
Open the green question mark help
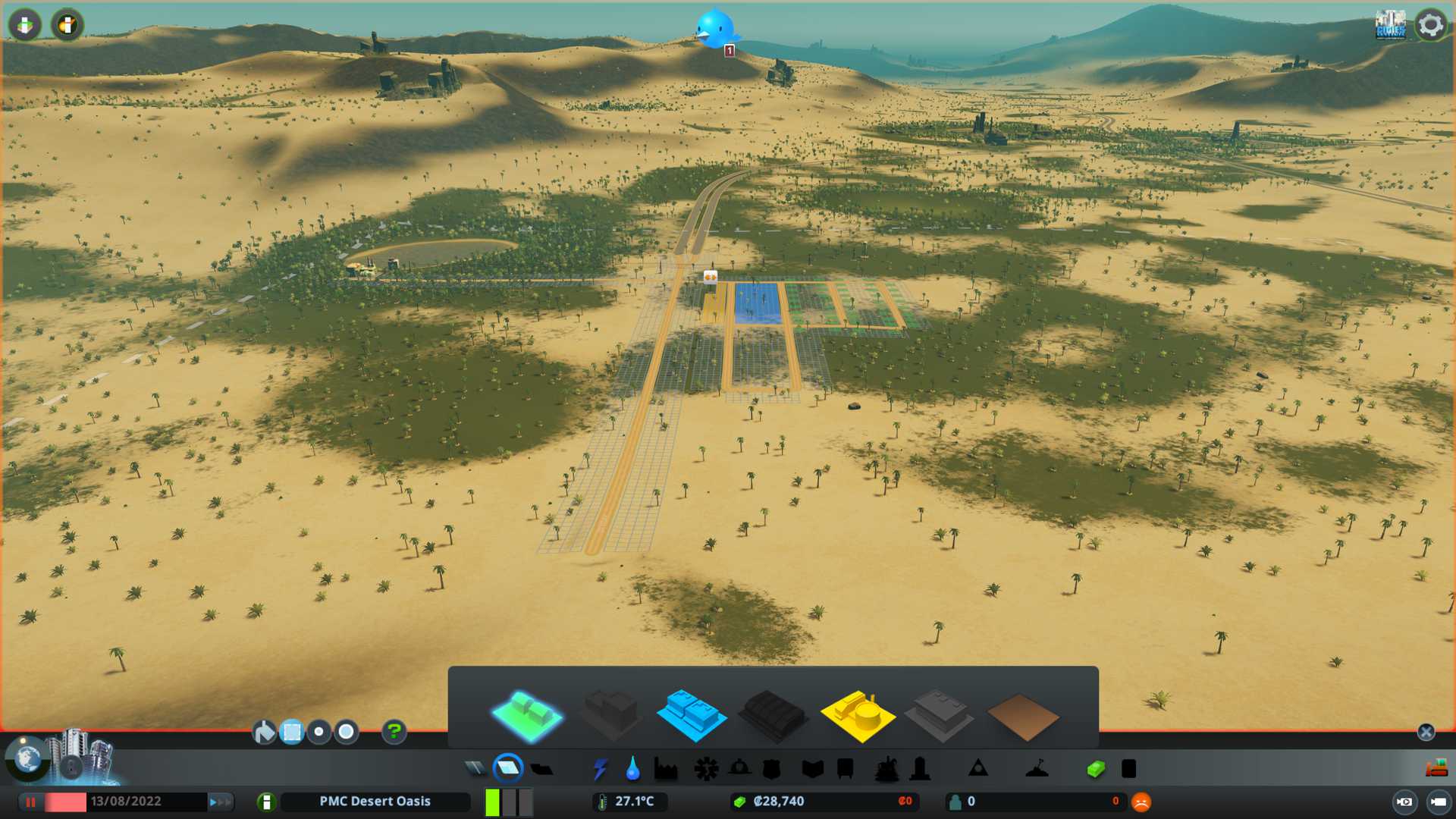click(x=394, y=732)
